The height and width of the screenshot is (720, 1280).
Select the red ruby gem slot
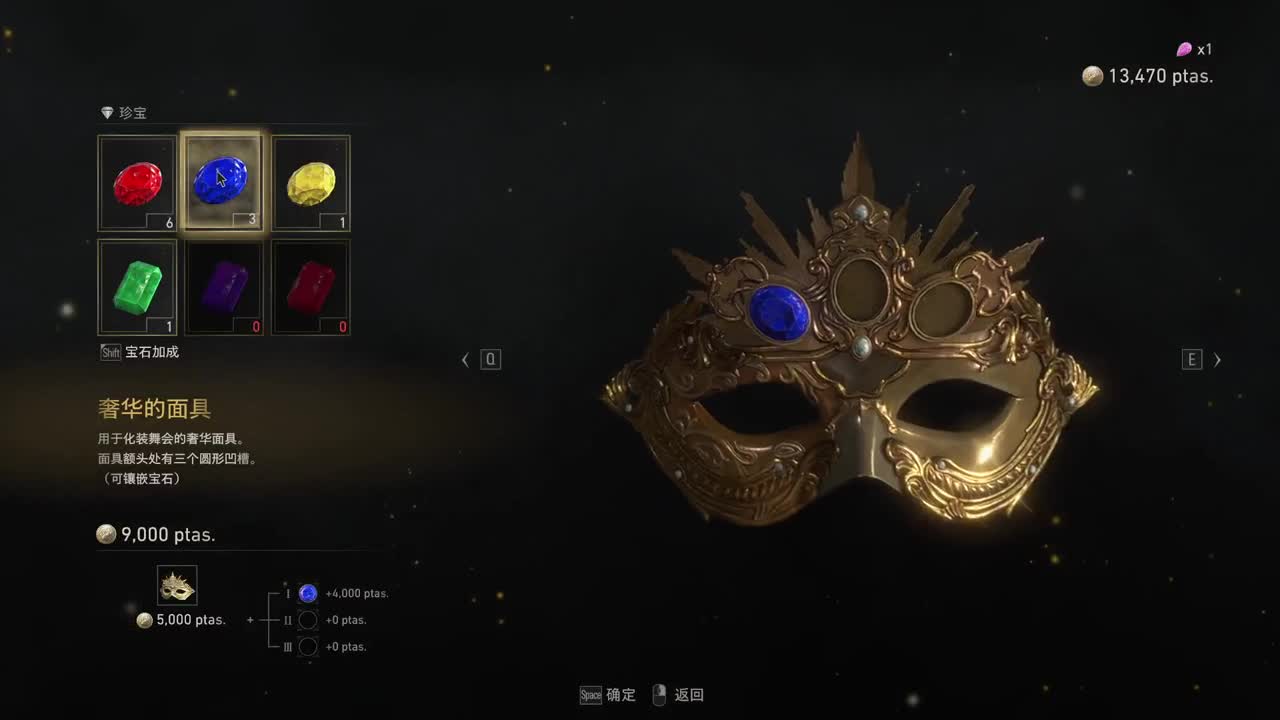[137, 182]
